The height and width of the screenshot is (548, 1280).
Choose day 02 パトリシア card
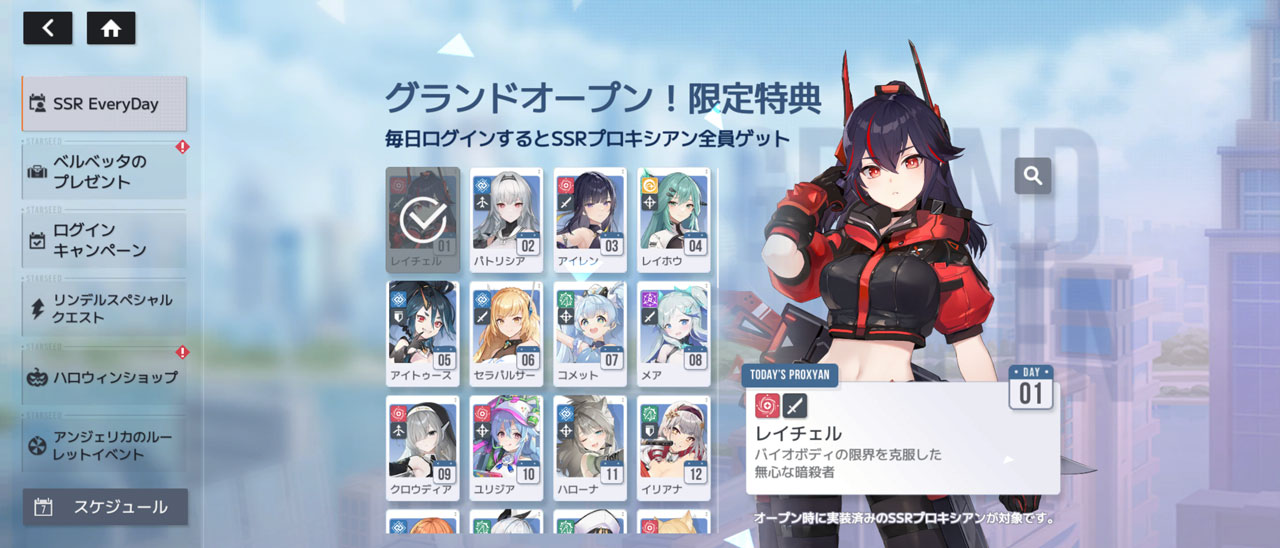coord(507,220)
